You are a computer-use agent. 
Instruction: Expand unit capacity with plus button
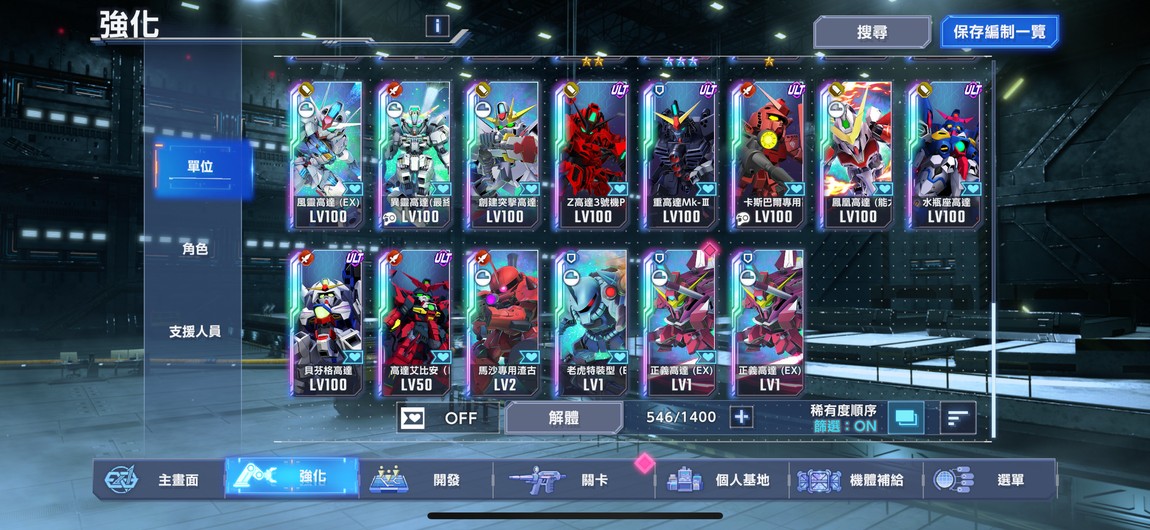[x=741, y=417]
